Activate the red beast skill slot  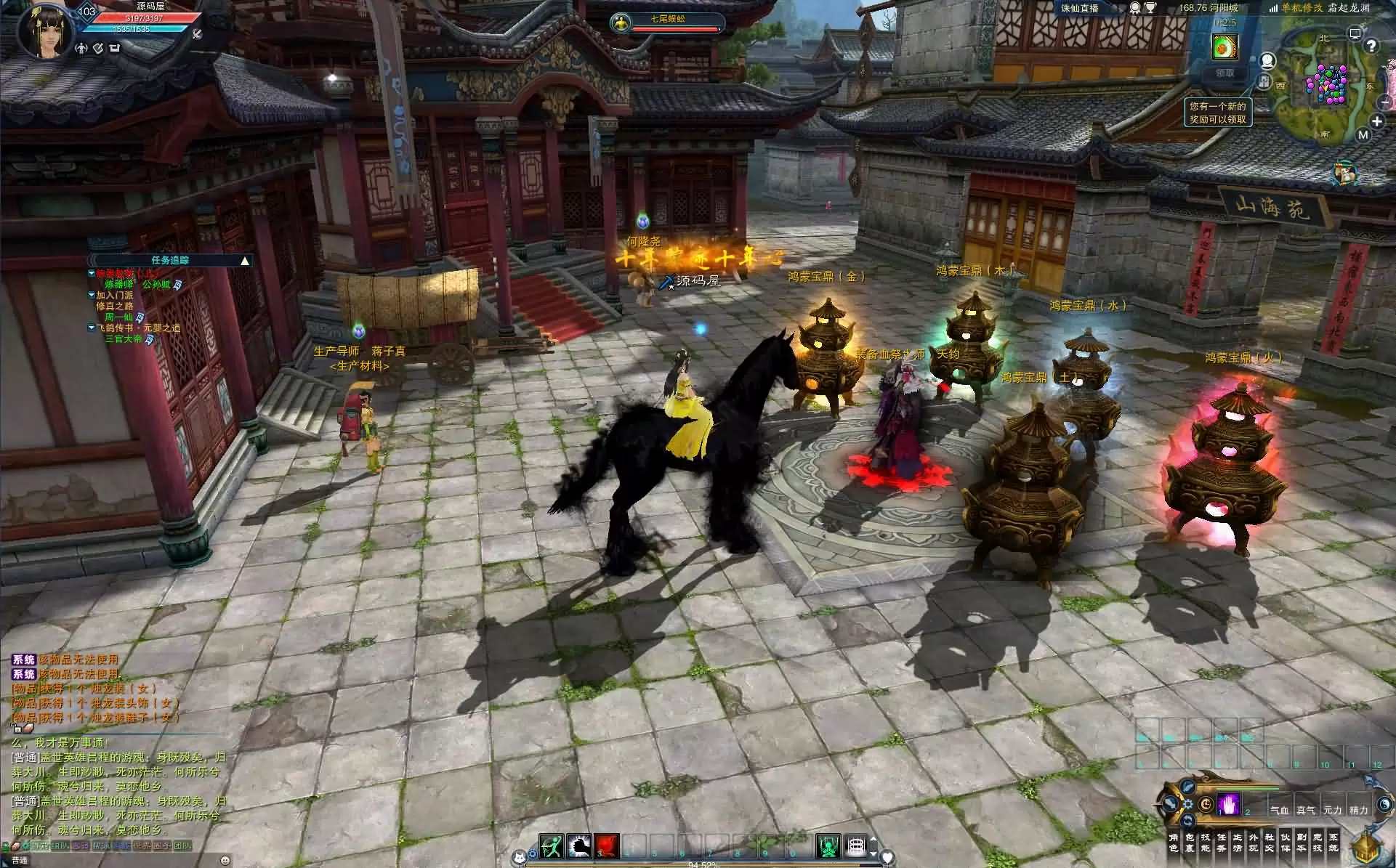[607, 846]
